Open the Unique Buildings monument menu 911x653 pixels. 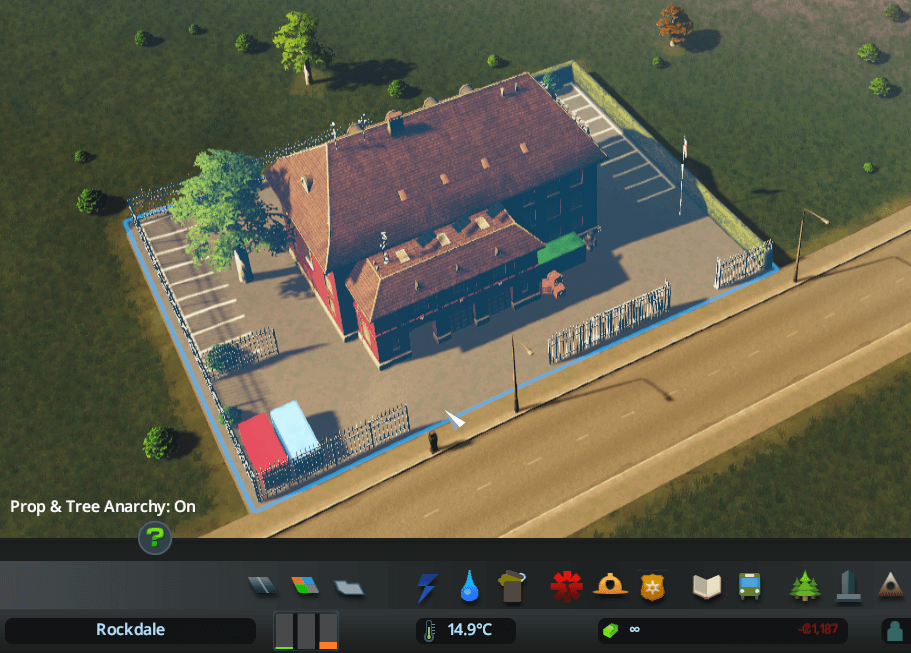pyautogui.click(x=848, y=586)
